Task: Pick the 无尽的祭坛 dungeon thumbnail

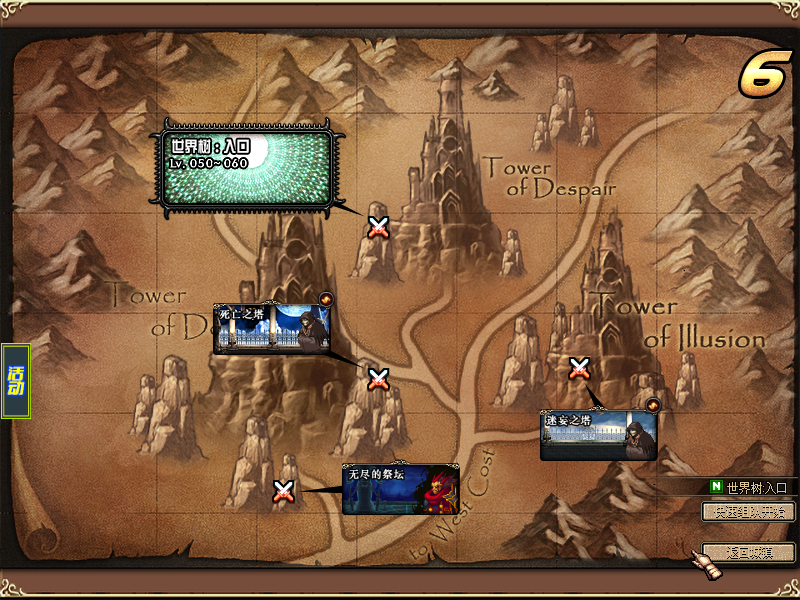Action: (400, 489)
